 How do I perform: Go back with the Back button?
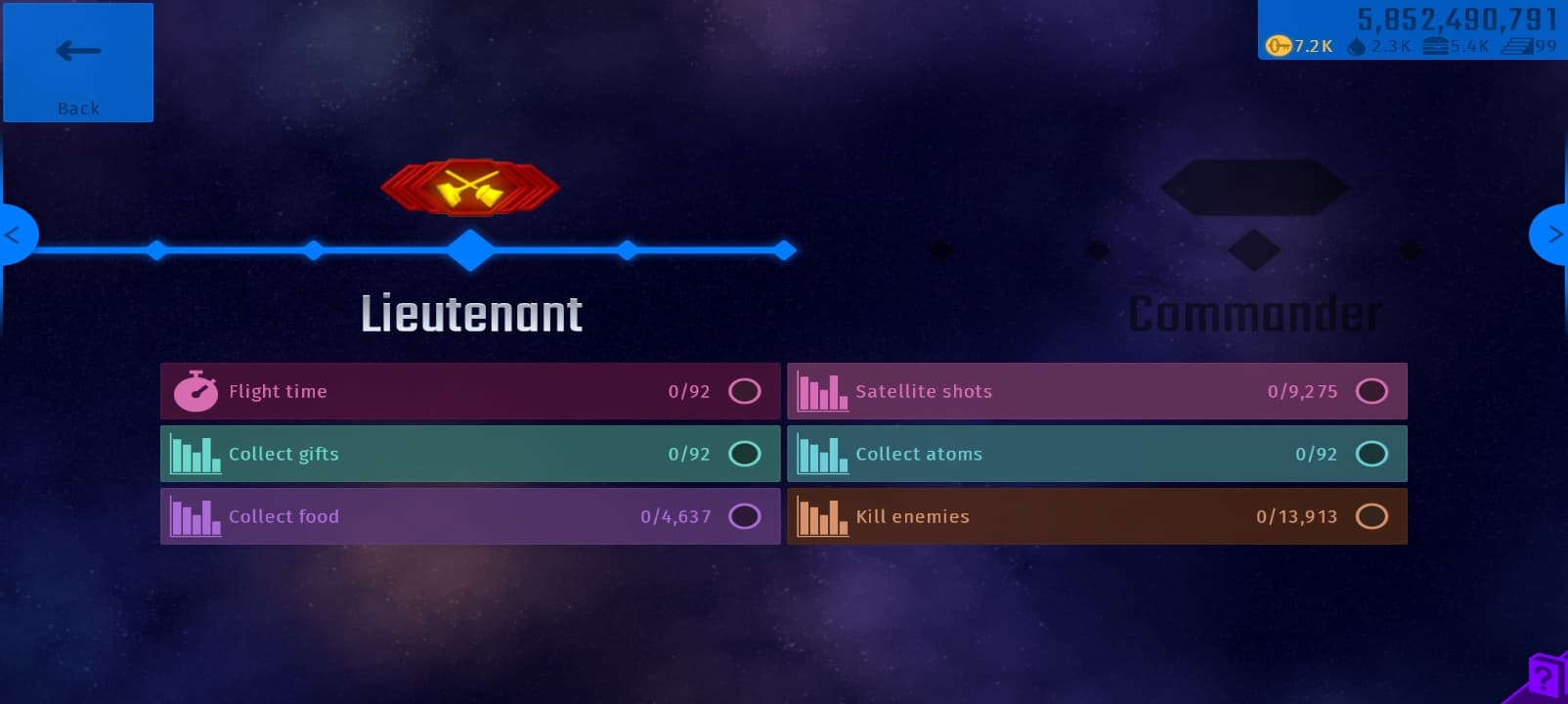tap(78, 63)
